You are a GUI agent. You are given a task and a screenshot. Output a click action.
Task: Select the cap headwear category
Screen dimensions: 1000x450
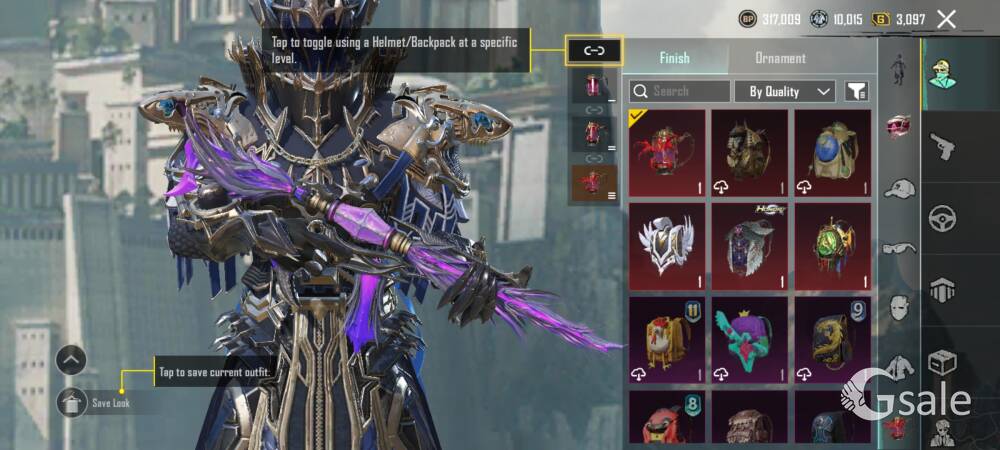click(900, 189)
